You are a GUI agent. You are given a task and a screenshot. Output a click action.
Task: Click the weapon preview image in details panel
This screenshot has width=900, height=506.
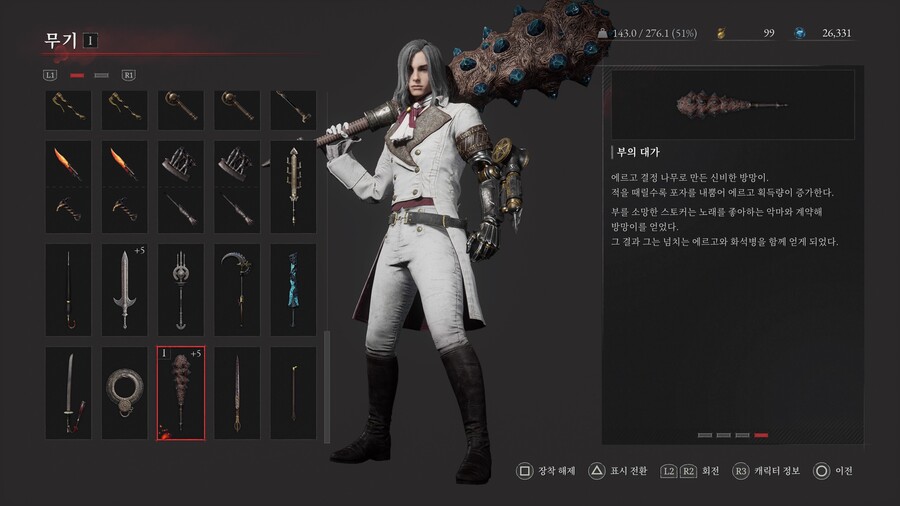coord(732,104)
